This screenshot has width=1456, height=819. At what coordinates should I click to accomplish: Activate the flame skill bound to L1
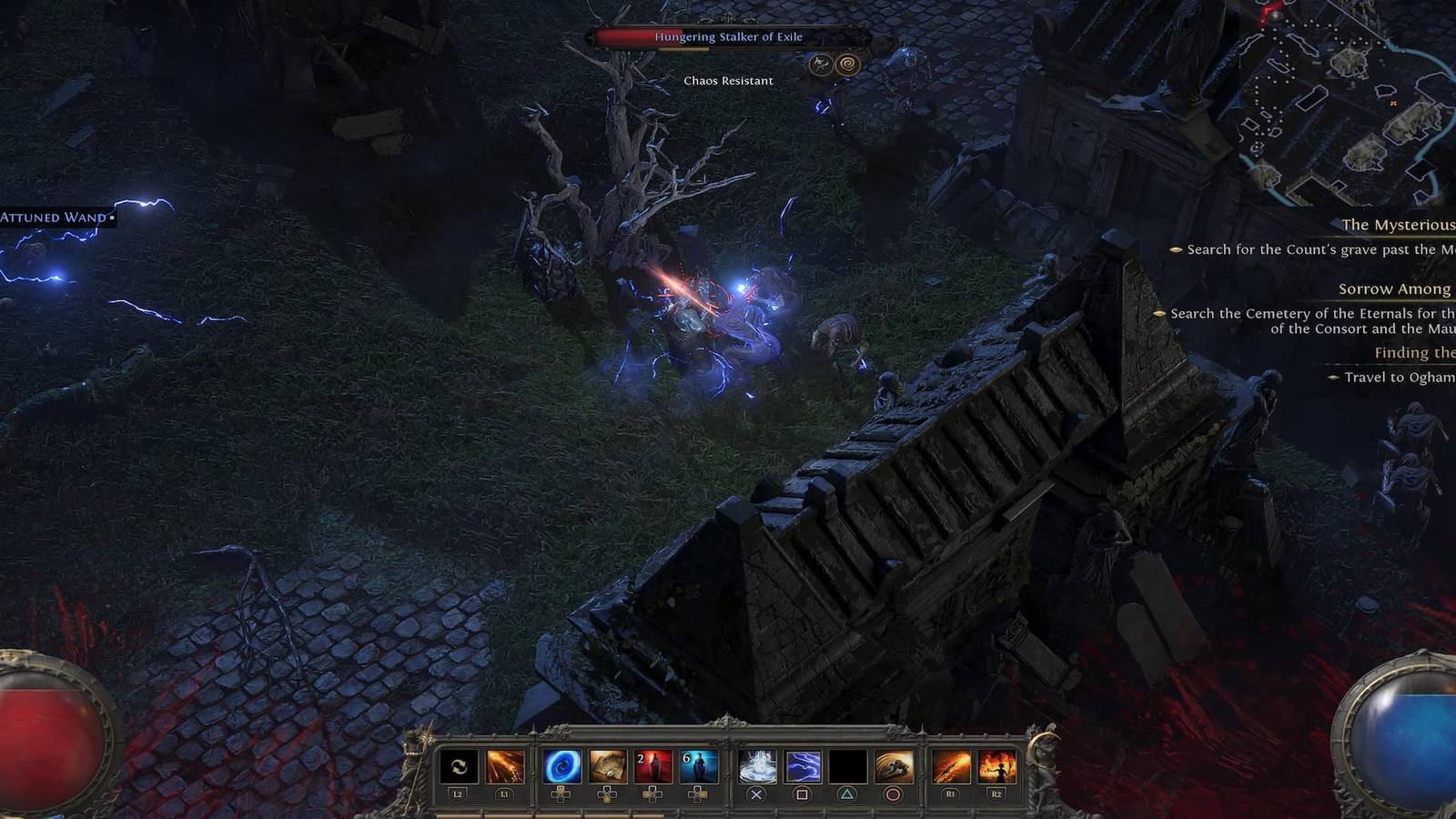coord(504,767)
